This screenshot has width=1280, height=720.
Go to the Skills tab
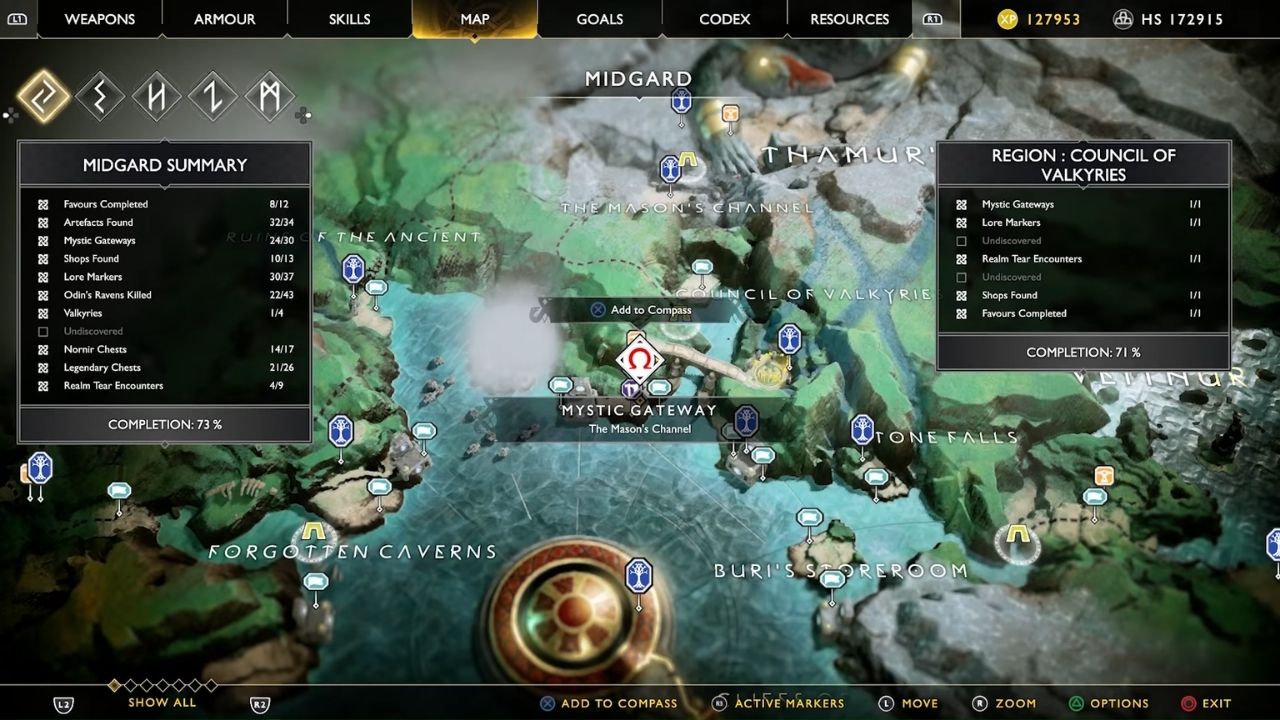click(349, 19)
